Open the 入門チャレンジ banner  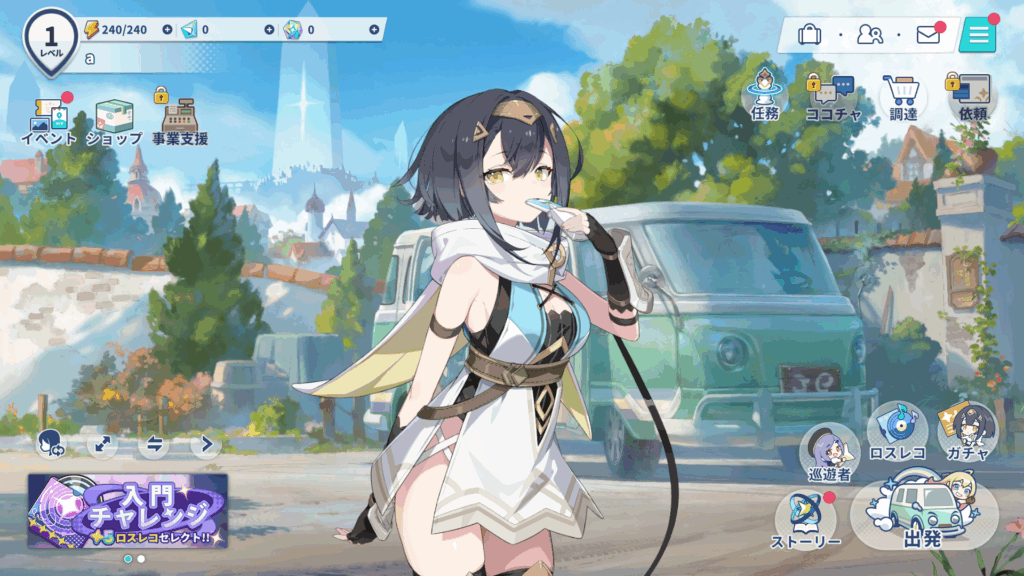(128, 510)
